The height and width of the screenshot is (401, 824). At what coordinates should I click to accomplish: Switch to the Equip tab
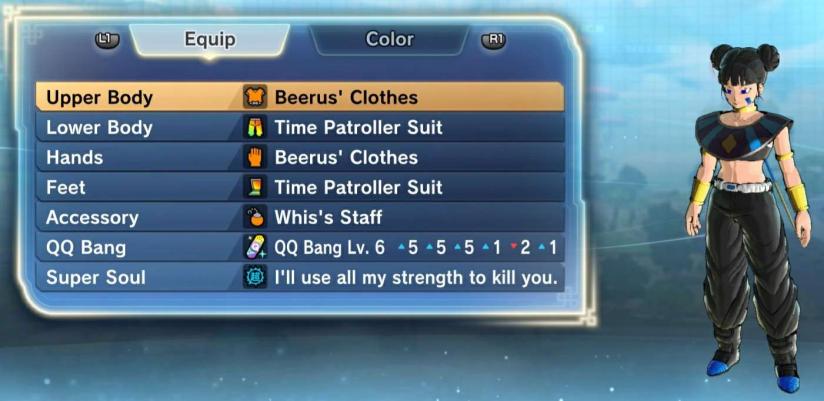click(210, 40)
